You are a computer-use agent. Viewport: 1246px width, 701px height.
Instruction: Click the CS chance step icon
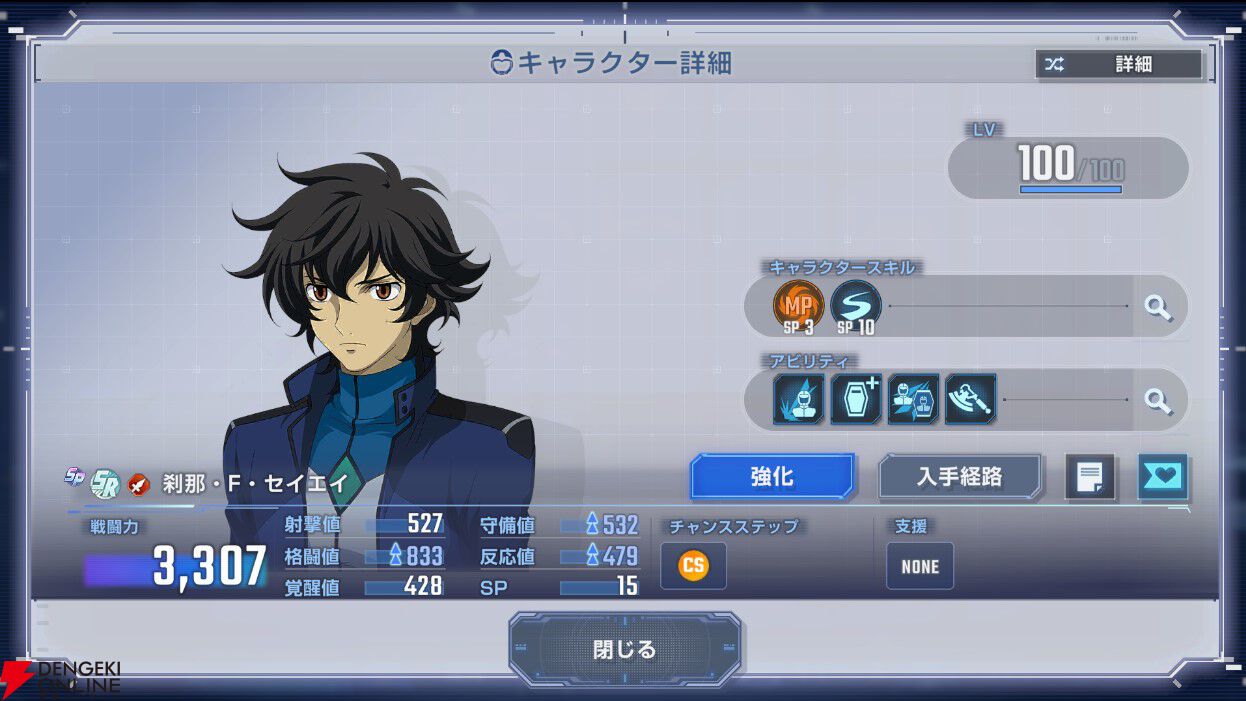[693, 566]
